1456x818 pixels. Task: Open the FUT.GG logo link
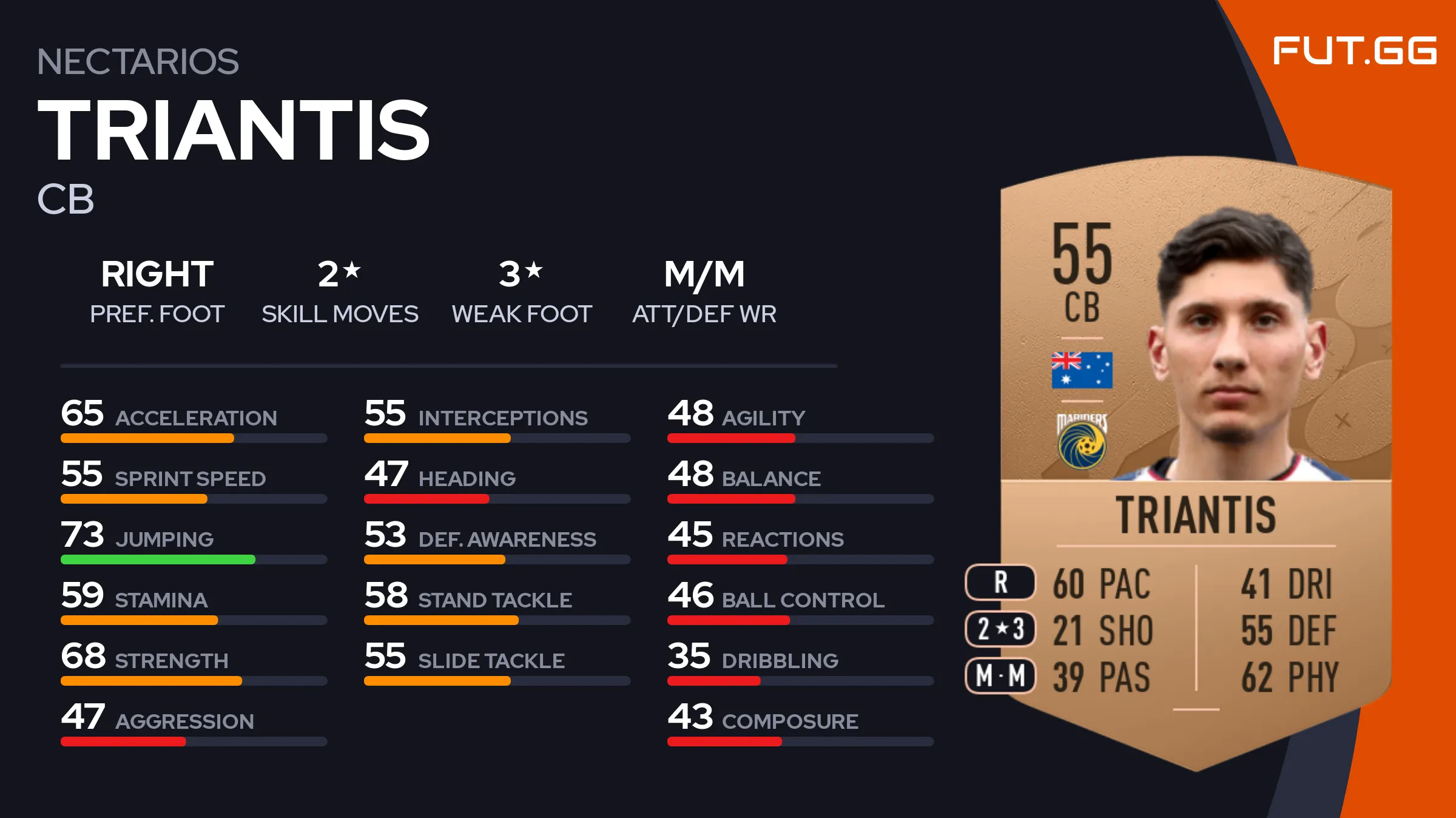(1354, 51)
